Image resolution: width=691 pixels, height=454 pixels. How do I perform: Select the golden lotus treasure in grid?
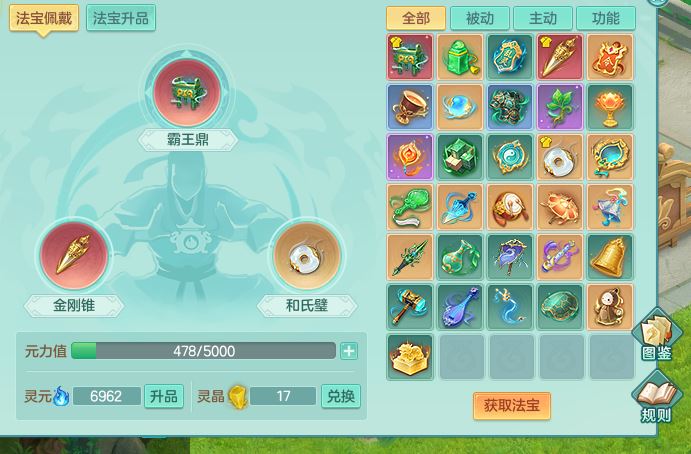coord(411,357)
